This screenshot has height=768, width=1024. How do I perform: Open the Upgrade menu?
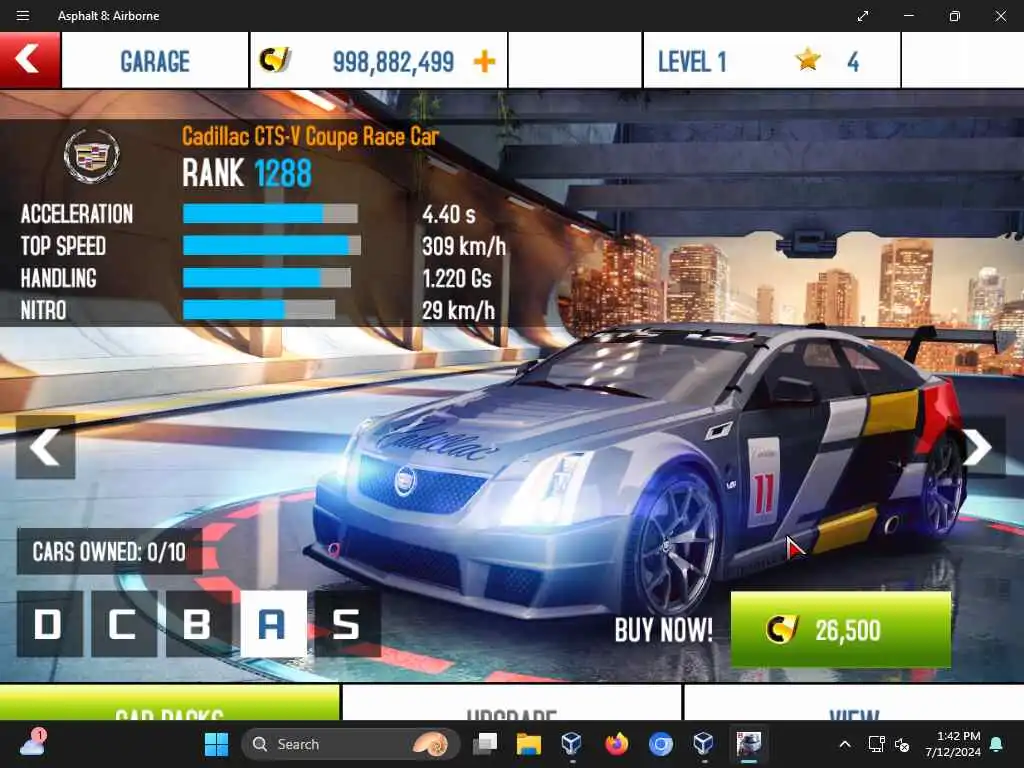coord(511,704)
